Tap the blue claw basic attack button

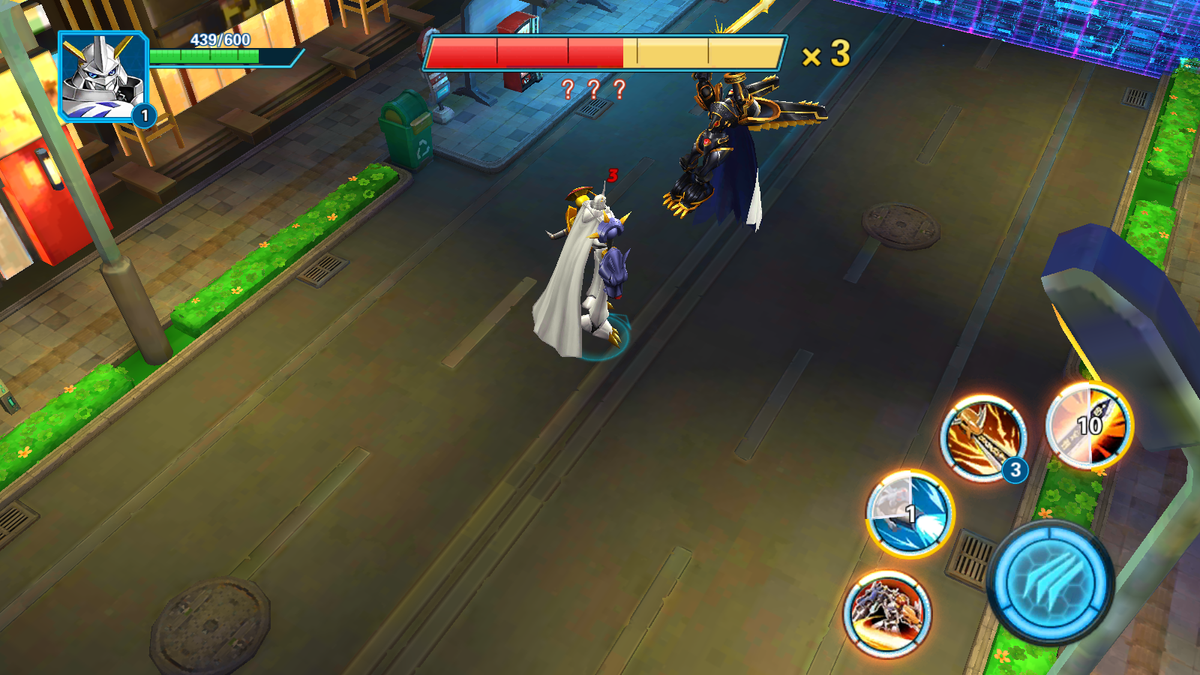[1049, 584]
